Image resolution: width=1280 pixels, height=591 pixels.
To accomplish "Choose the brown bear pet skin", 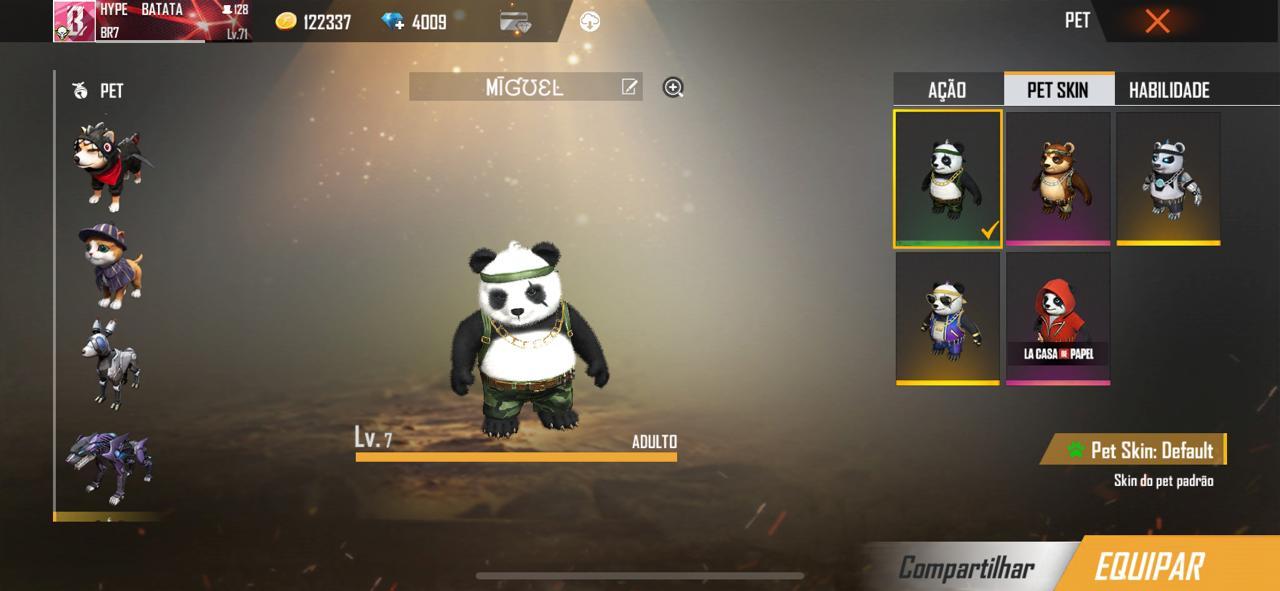I will (x=1058, y=178).
